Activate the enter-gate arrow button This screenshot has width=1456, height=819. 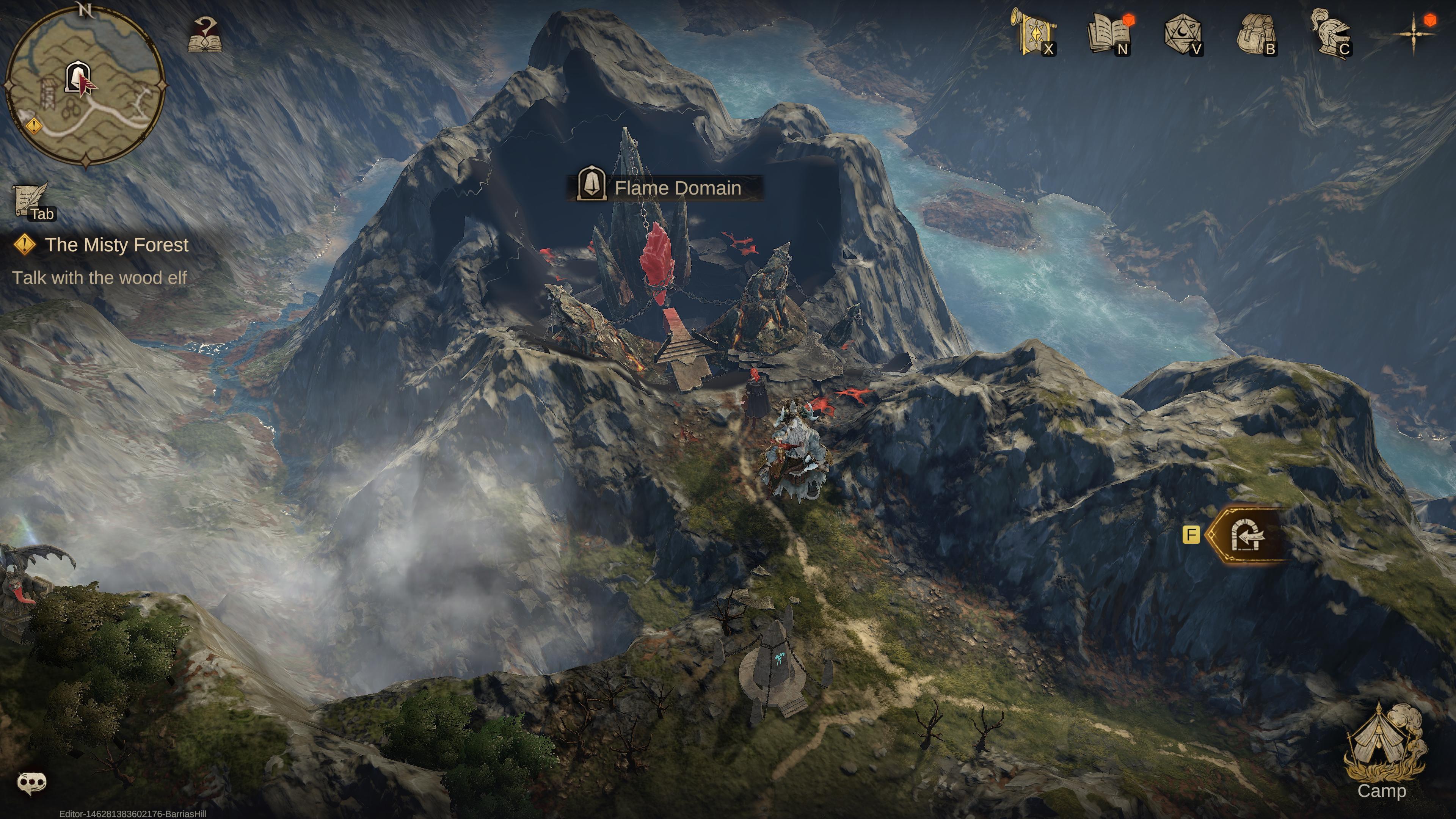coord(1247,535)
